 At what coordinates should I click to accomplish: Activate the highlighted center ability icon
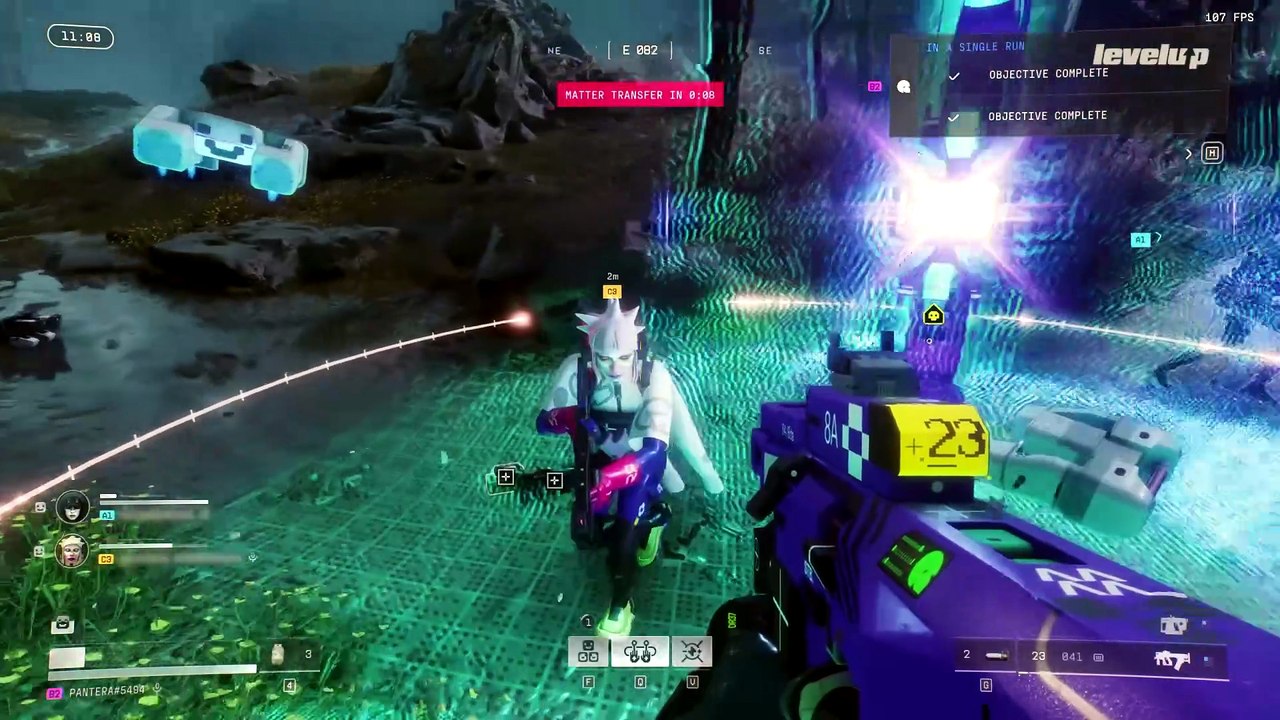640,653
